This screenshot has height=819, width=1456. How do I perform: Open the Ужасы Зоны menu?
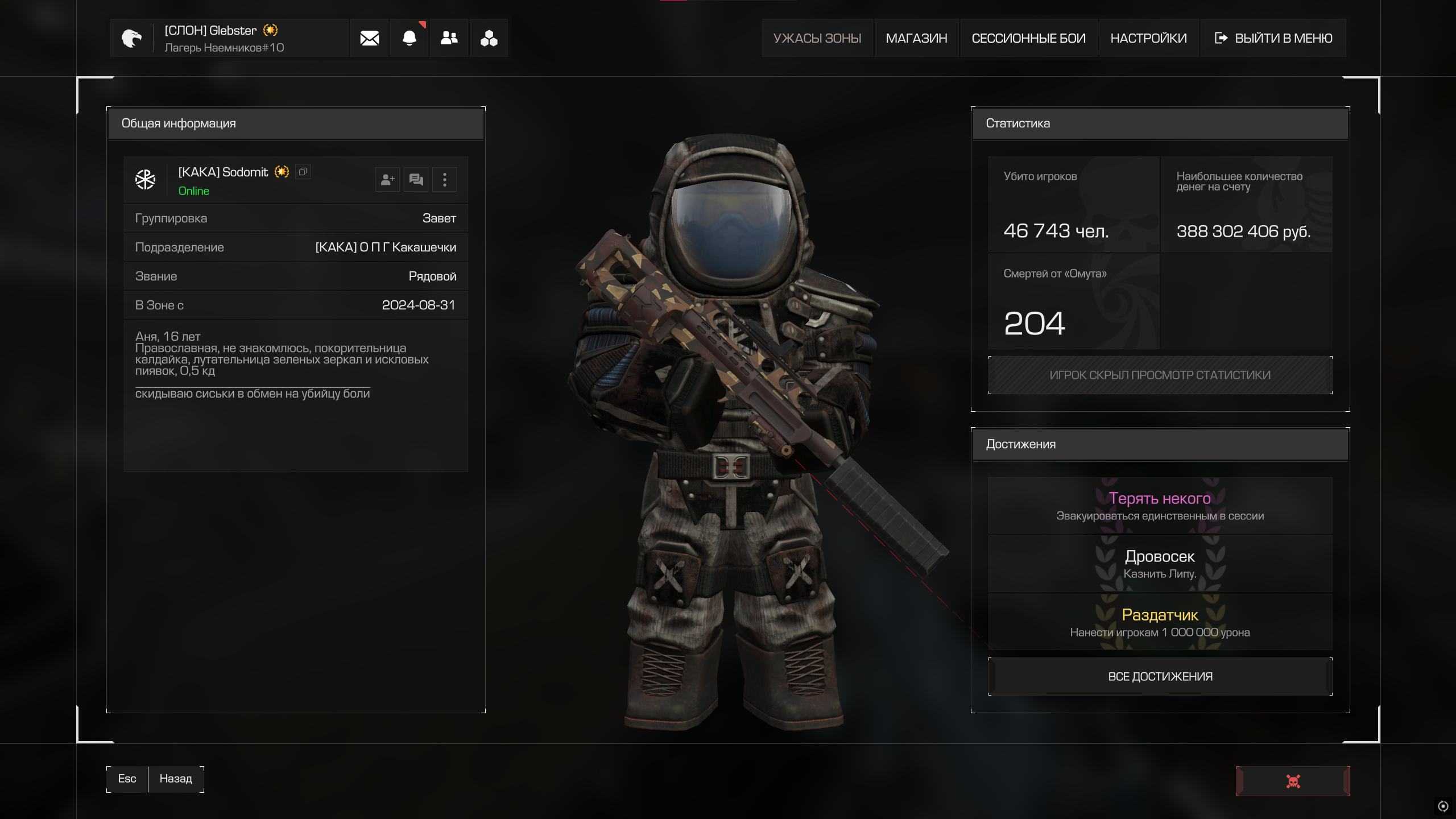click(x=817, y=38)
